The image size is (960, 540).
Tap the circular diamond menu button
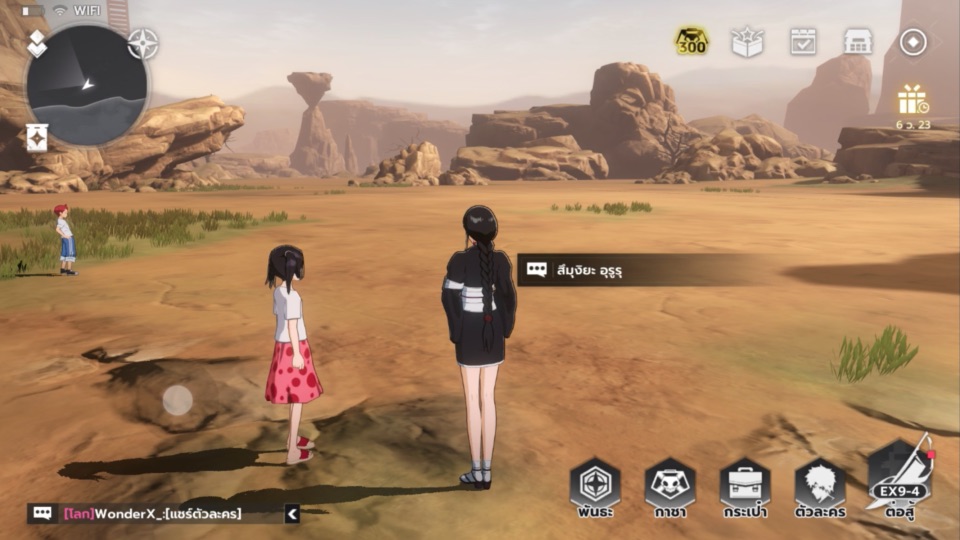coord(913,41)
